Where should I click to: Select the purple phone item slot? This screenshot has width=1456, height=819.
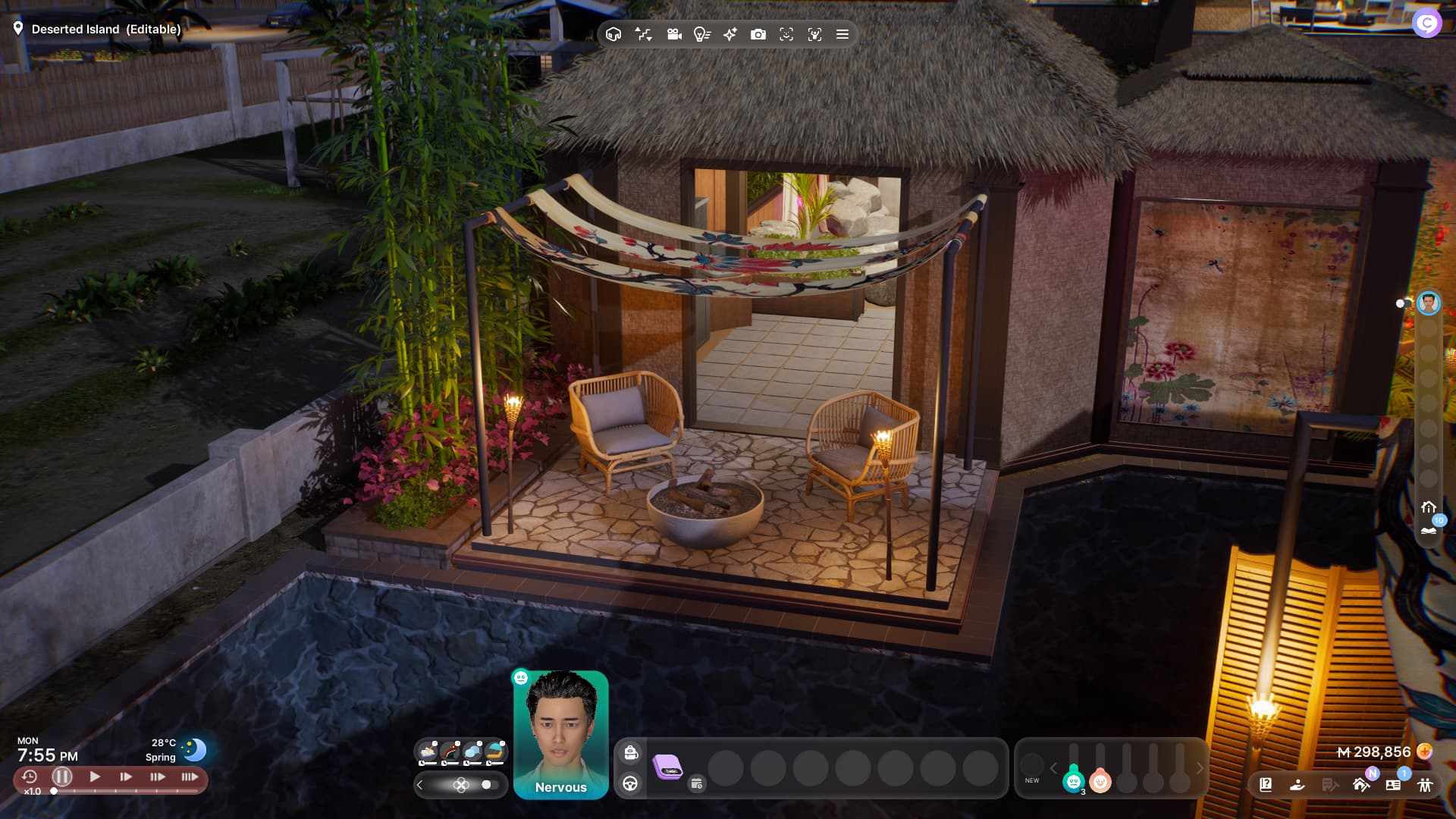pyautogui.click(x=667, y=767)
